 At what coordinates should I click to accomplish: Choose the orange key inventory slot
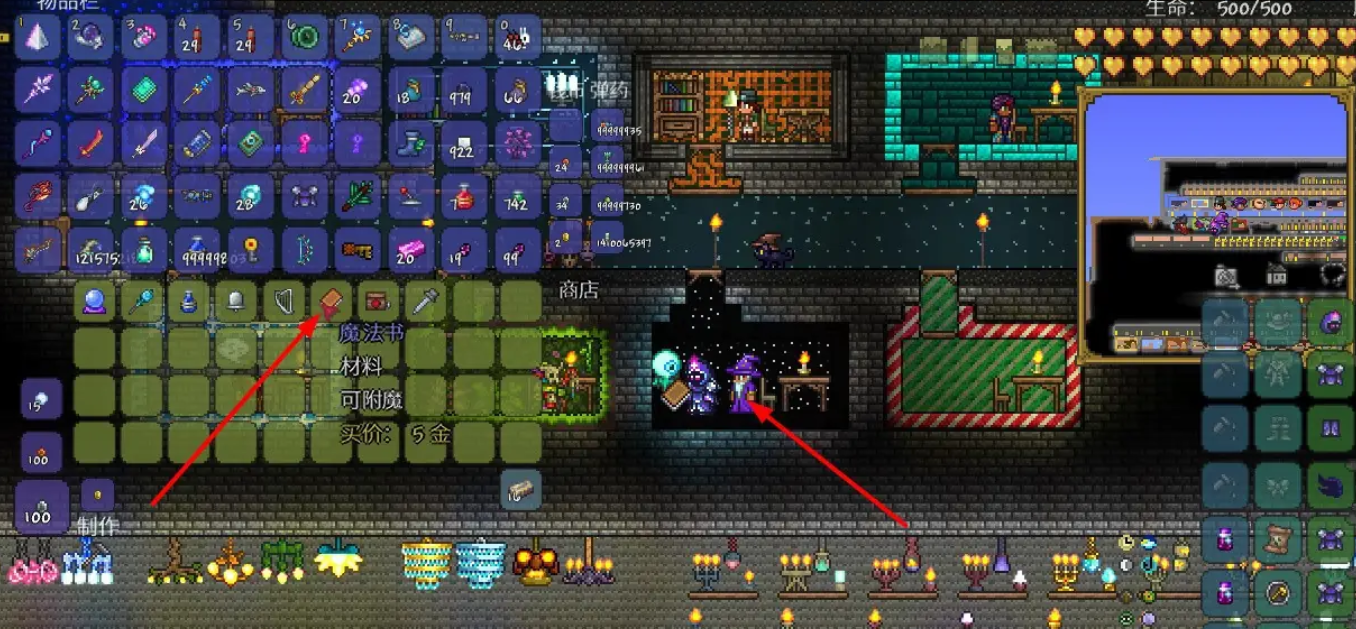coord(355,248)
